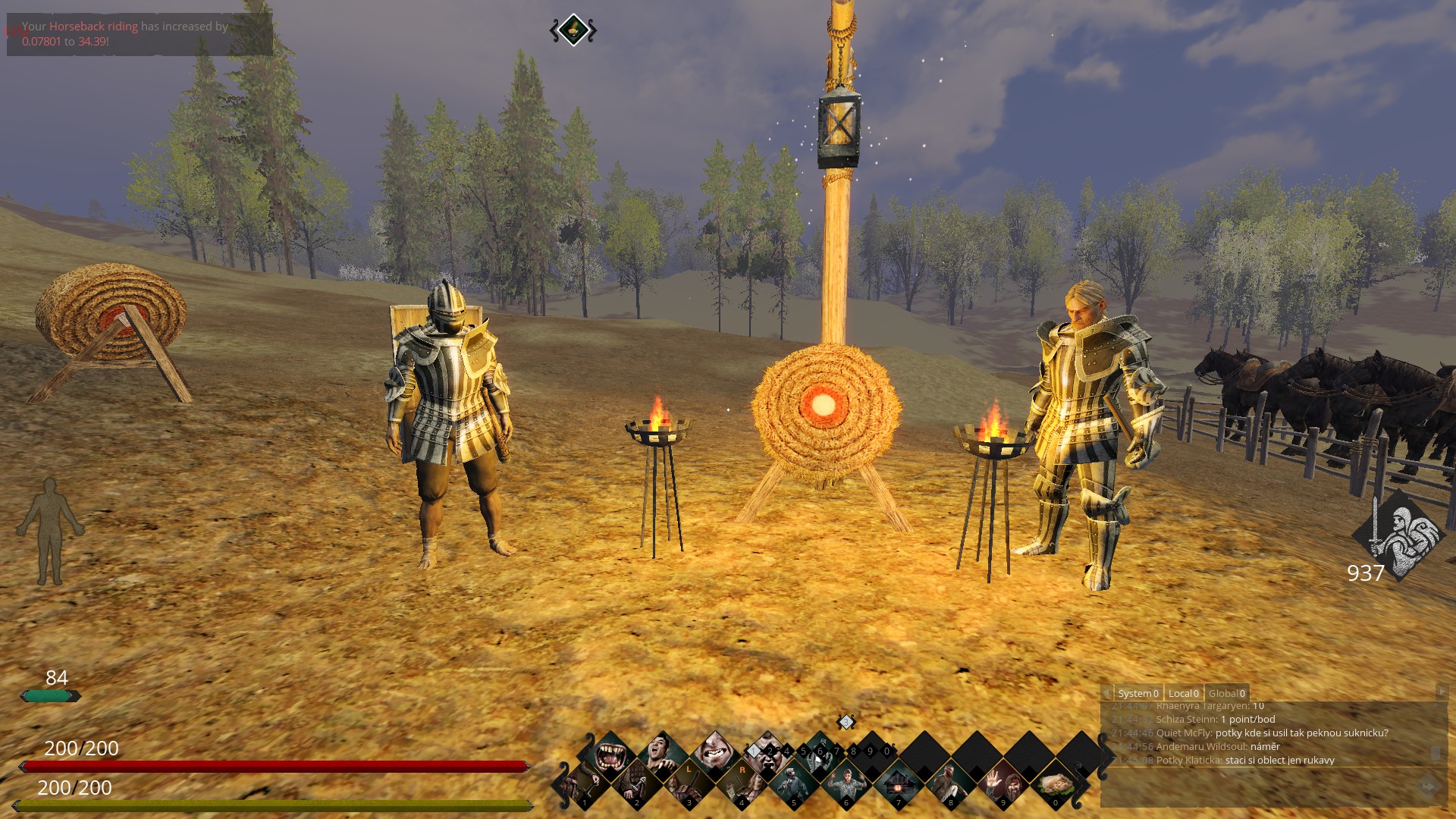Viewport: 1456px width, 819px height.
Task: Switch to the System chat tab
Action: click(x=1137, y=693)
